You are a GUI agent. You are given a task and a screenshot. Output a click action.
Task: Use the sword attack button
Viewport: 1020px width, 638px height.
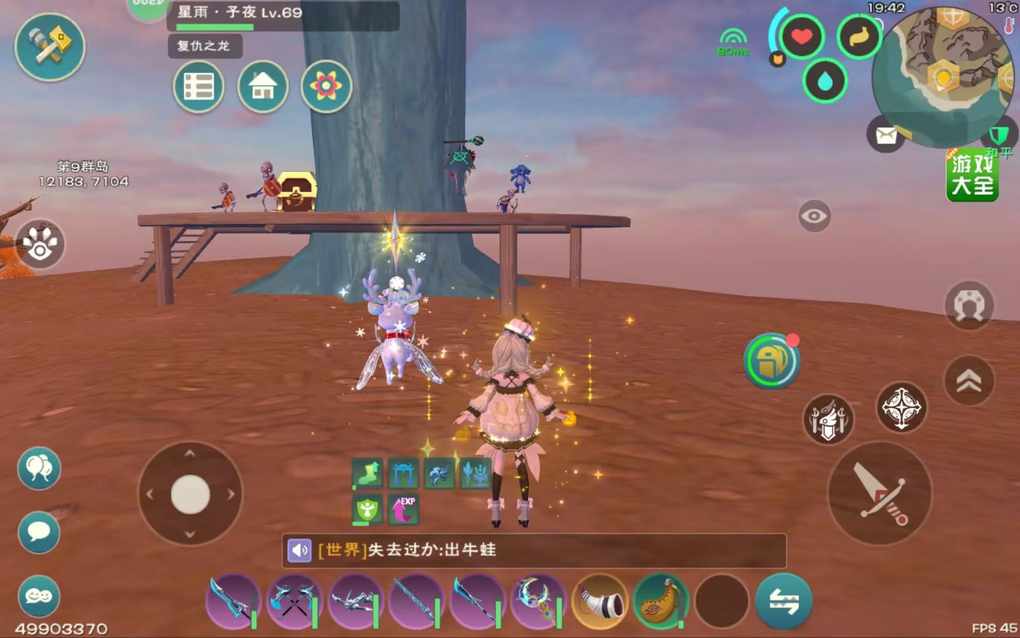[x=880, y=493]
